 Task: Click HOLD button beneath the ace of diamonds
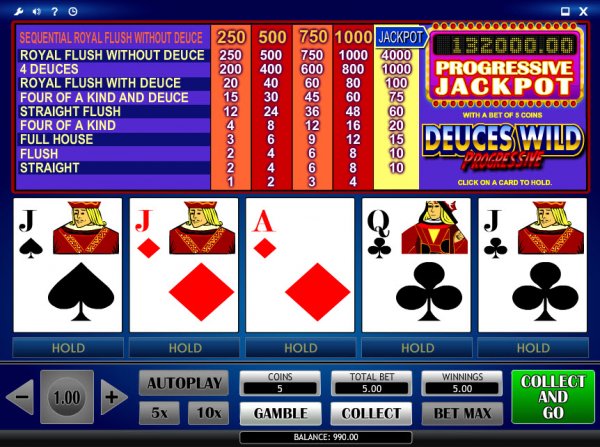coord(300,348)
